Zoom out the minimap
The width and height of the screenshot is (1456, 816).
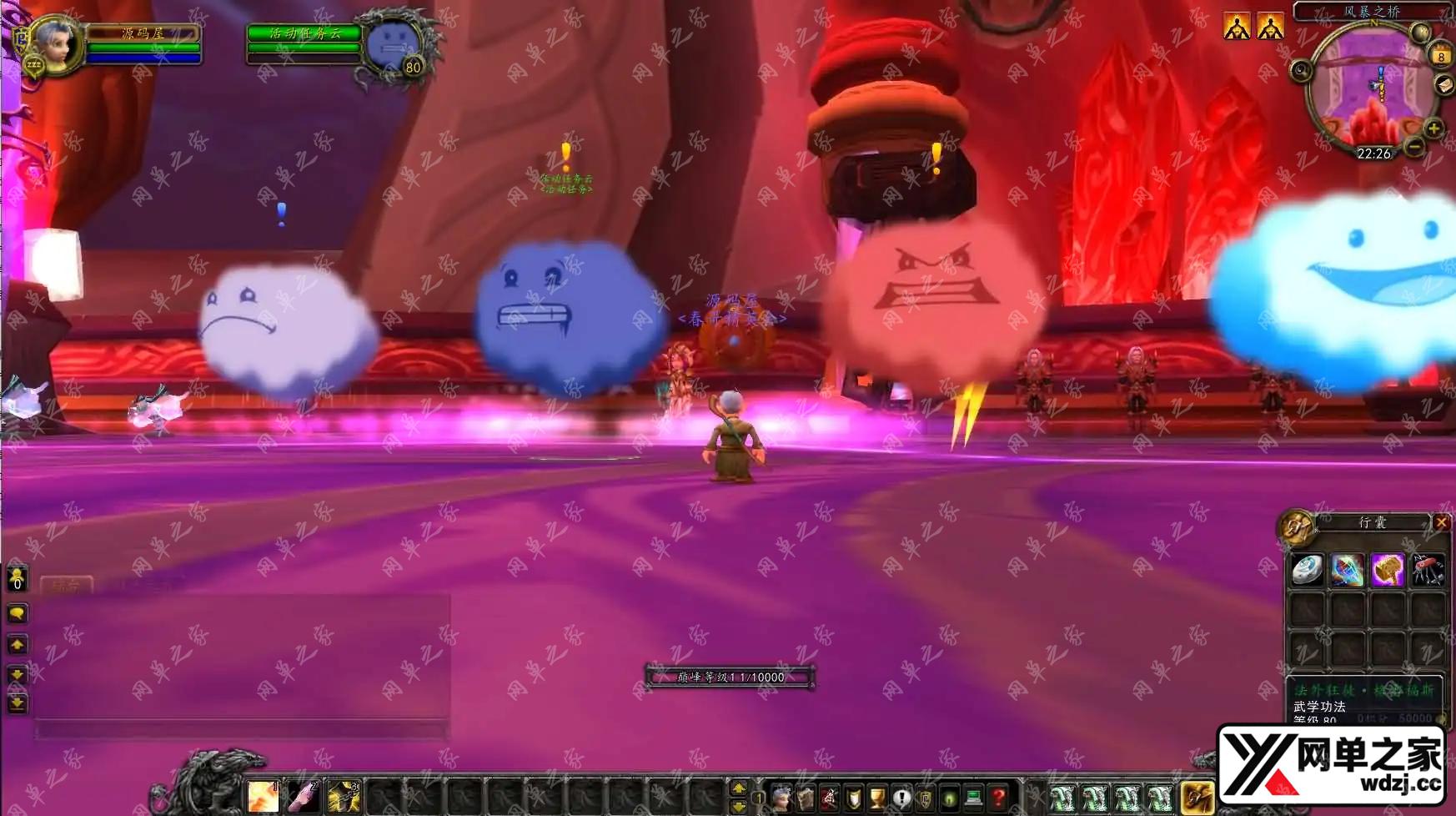pyautogui.click(x=1414, y=147)
